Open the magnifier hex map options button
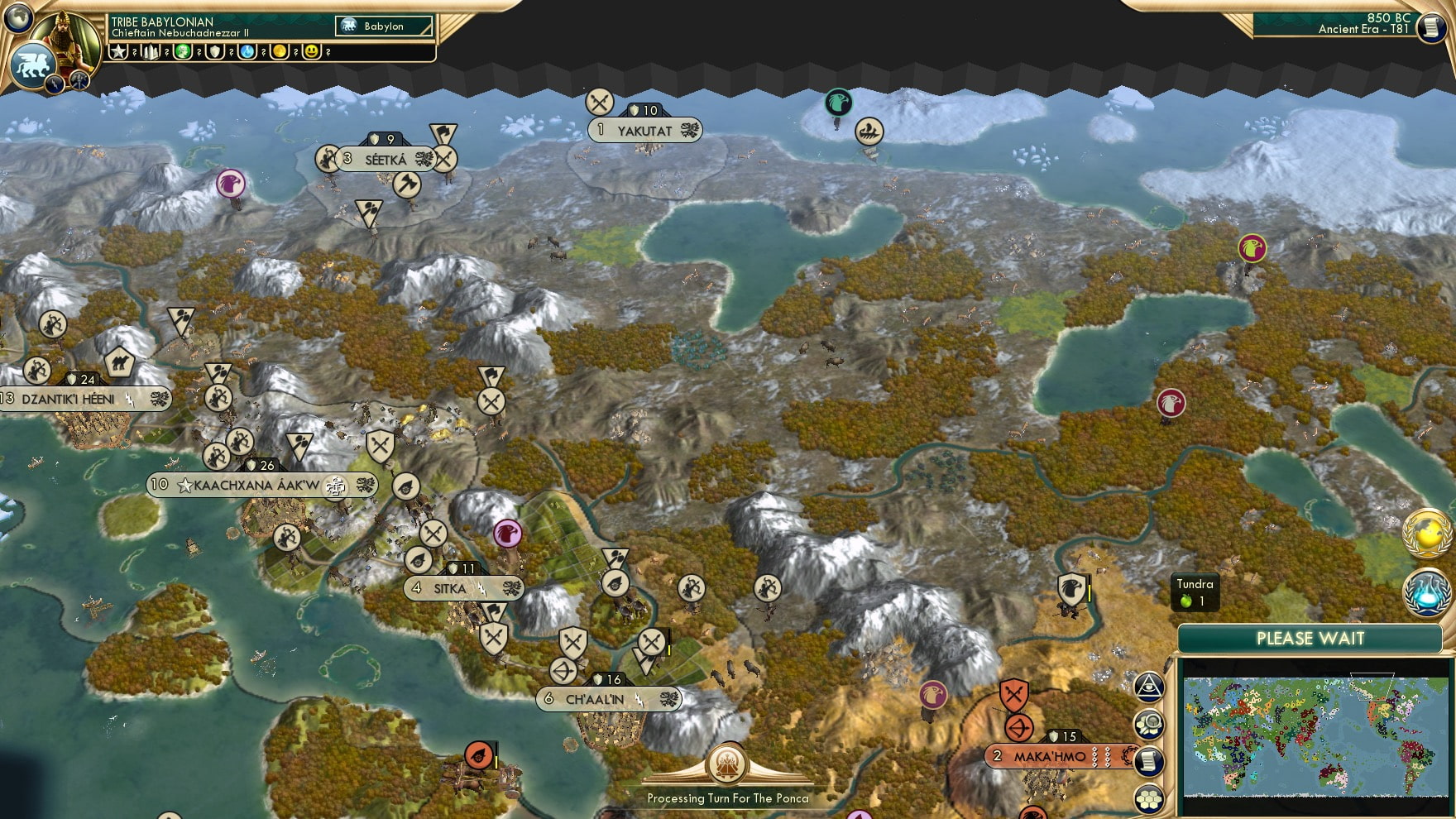 point(1149,725)
